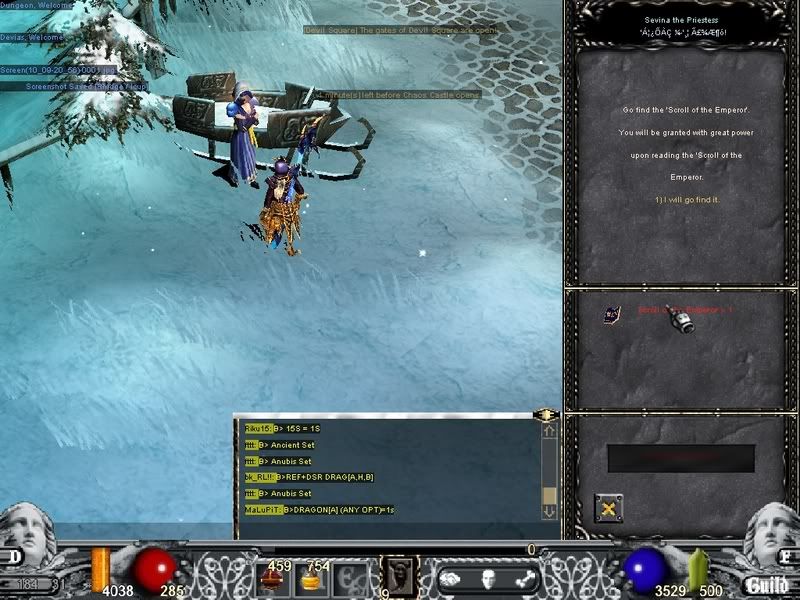This screenshot has width=800, height=600.
Task: Select the active skill portrait slot
Action: pyautogui.click(x=400, y=577)
